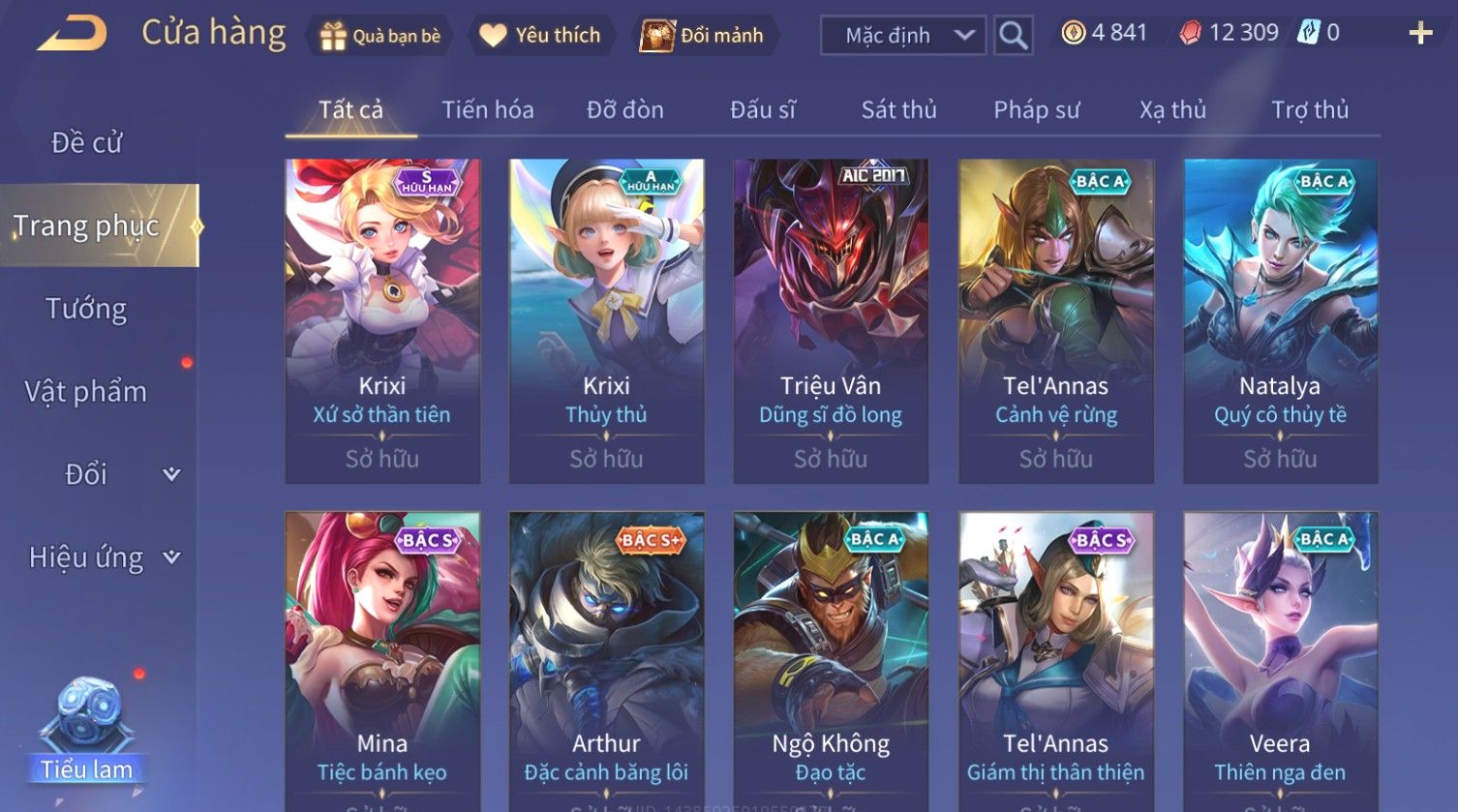The width and height of the screenshot is (1458, 812).
Task: Select the Krixi Xứ sở thần tiên skin
Action: click(x=382, y=319)
